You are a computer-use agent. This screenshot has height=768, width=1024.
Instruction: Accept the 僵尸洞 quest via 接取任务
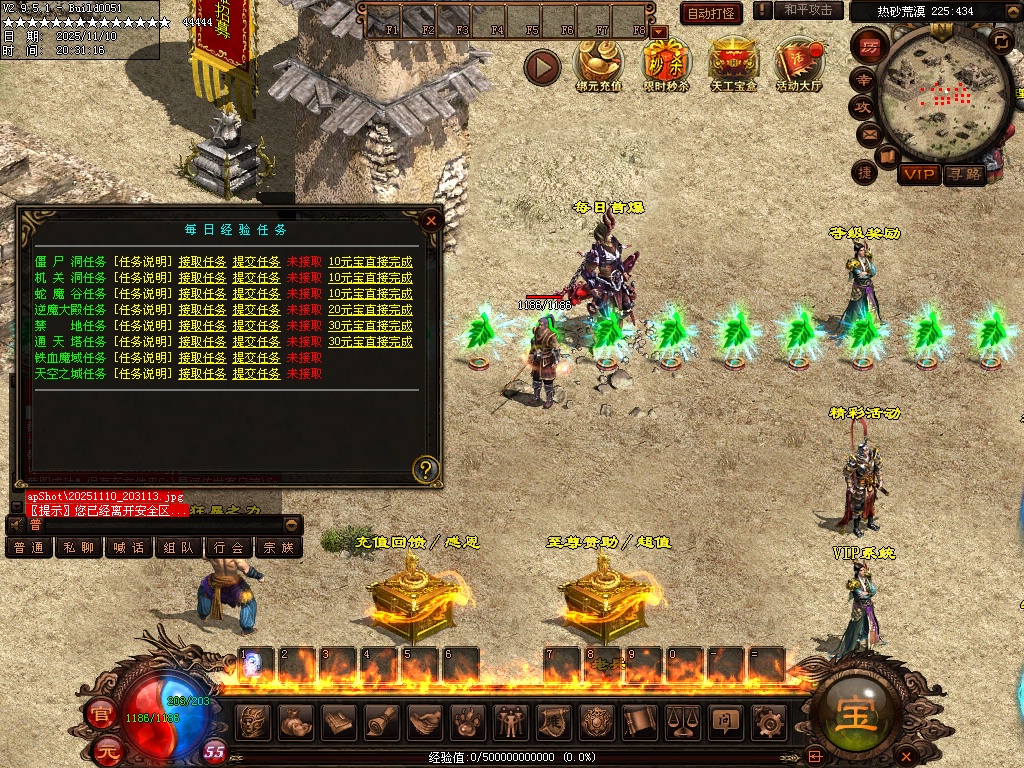point(202,262)
